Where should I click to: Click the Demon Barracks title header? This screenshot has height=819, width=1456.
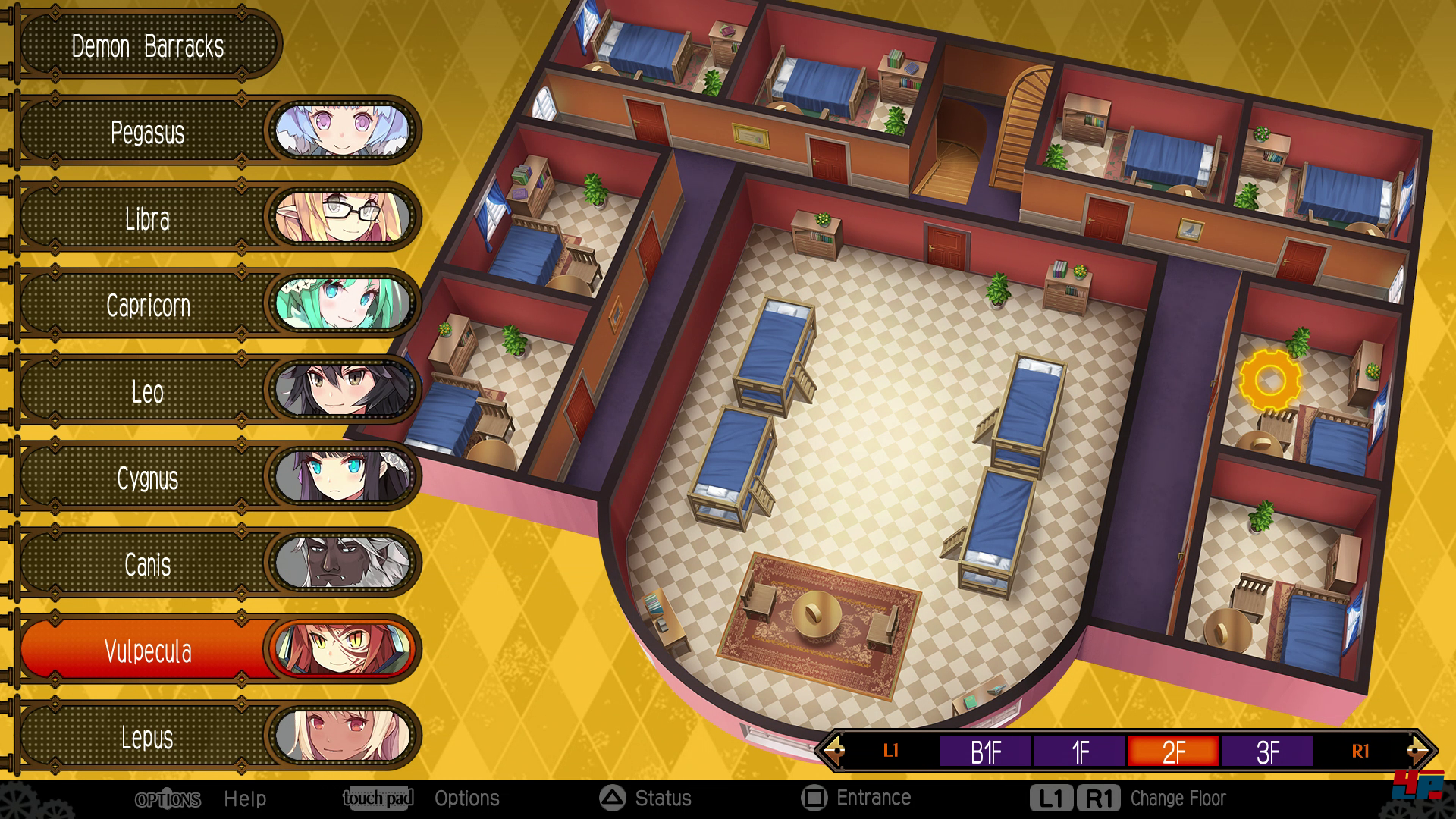point(148,46)
